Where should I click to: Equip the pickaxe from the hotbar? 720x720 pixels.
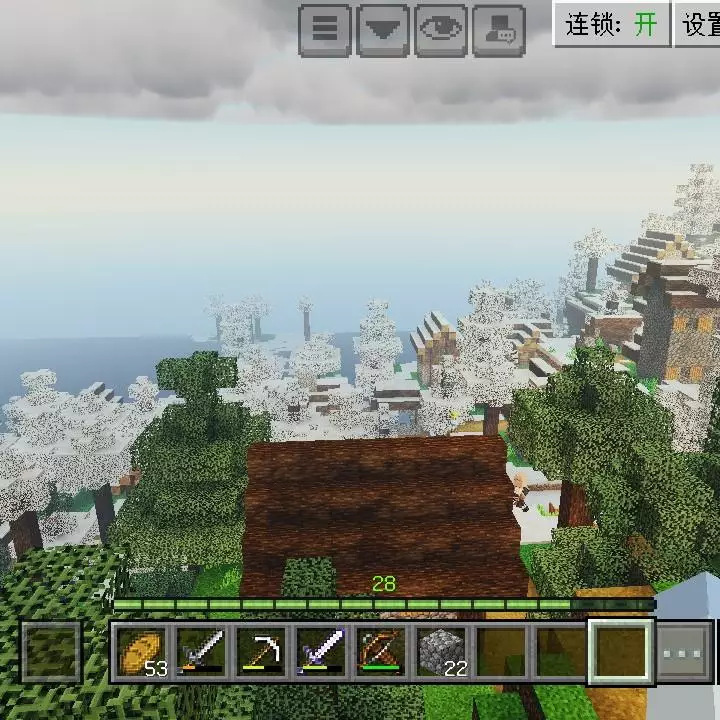(261, 653)
